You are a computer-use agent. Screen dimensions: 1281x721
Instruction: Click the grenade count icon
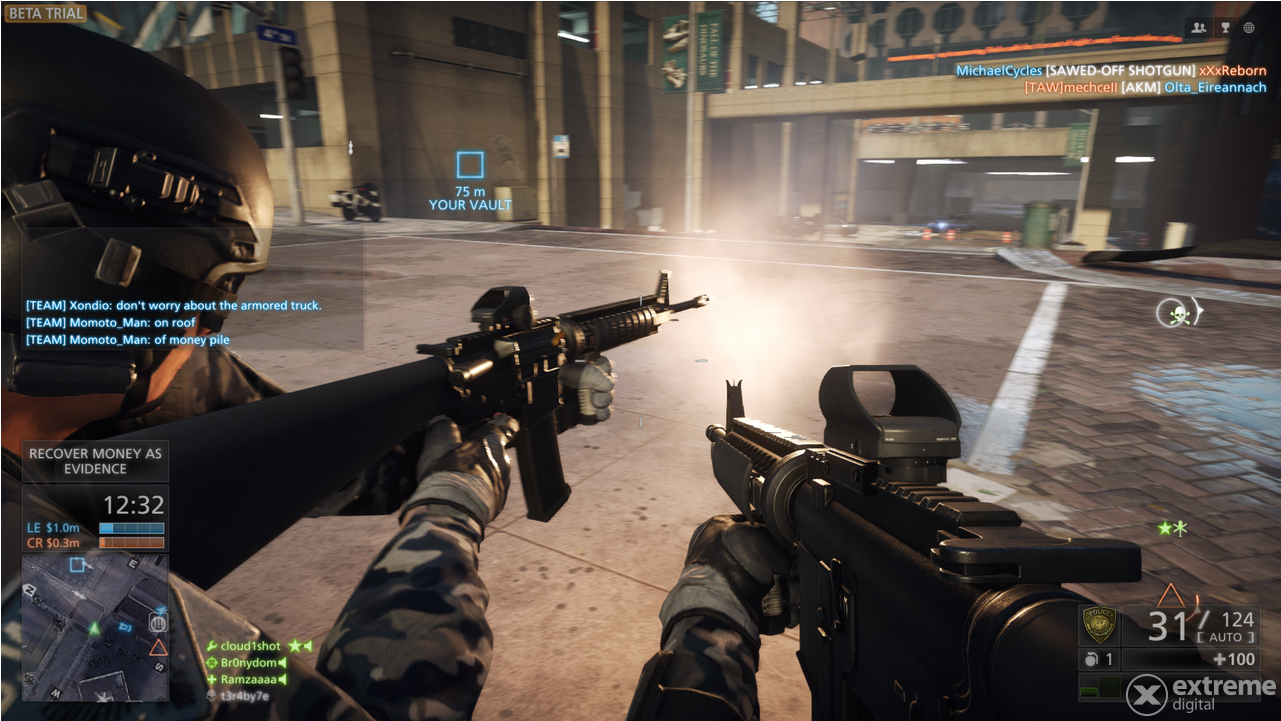(x=1091, y=659)
